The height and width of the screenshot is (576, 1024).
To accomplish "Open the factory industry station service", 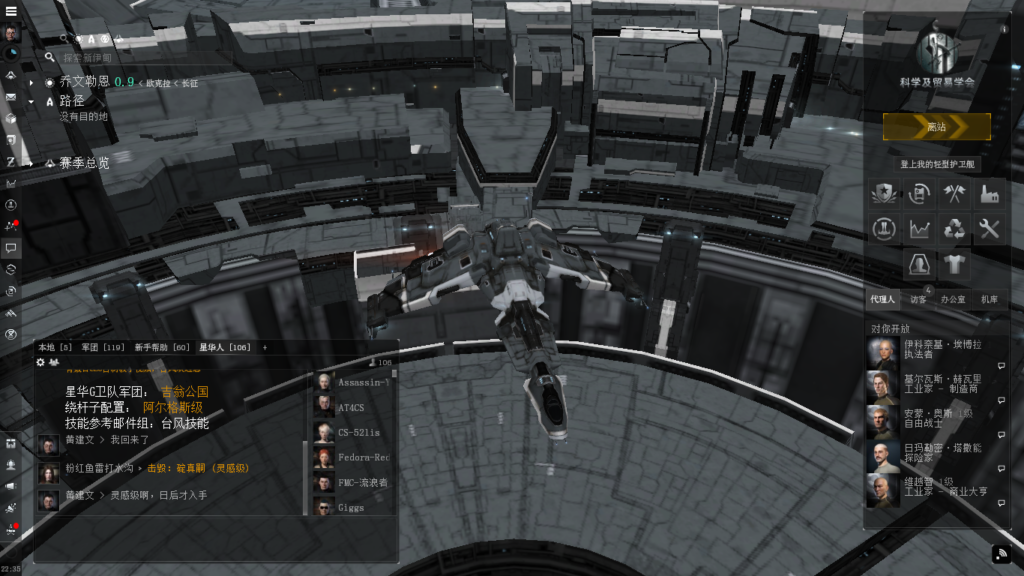I will 989,193.
